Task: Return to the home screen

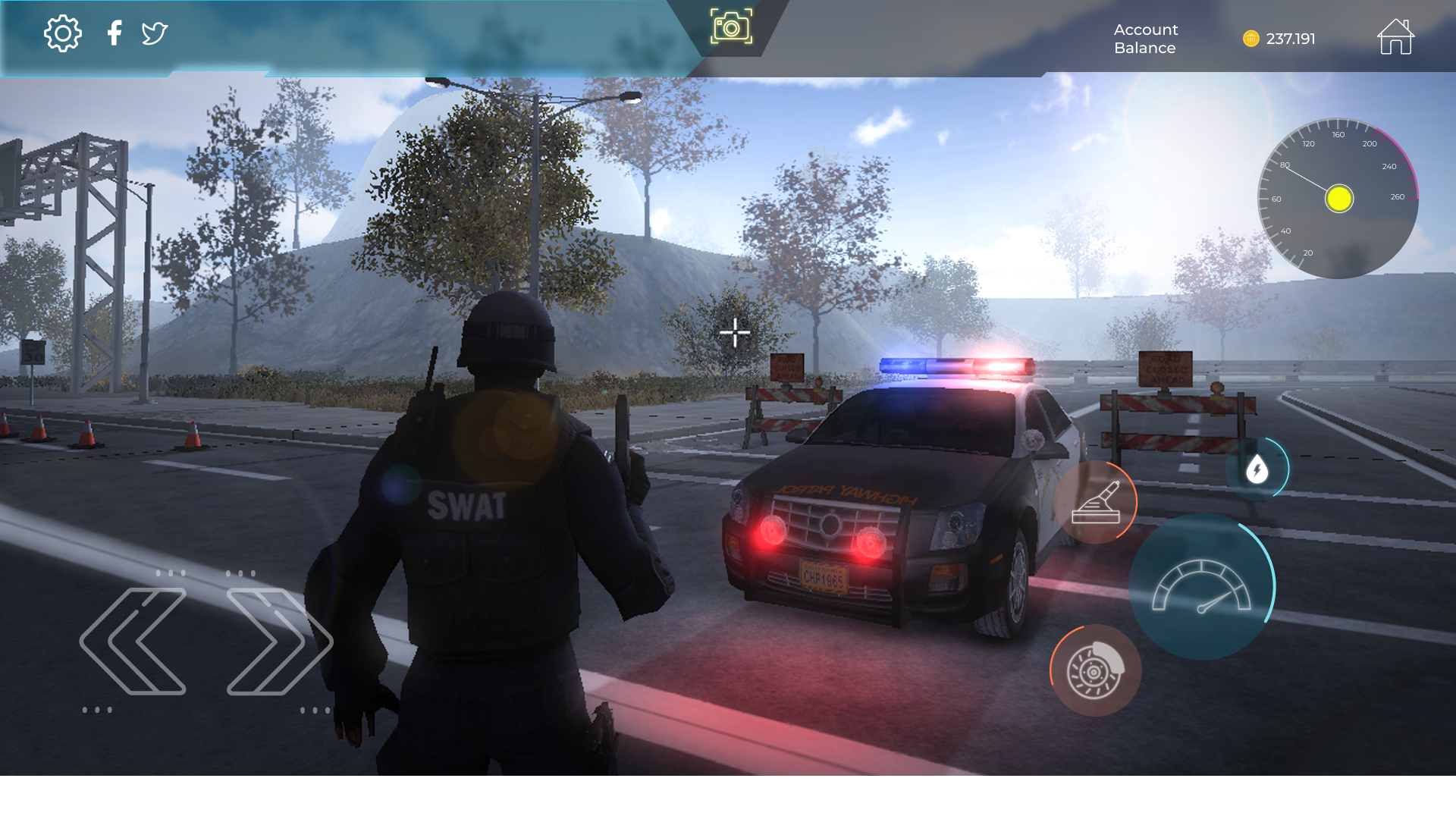Action: [1395, 36]
